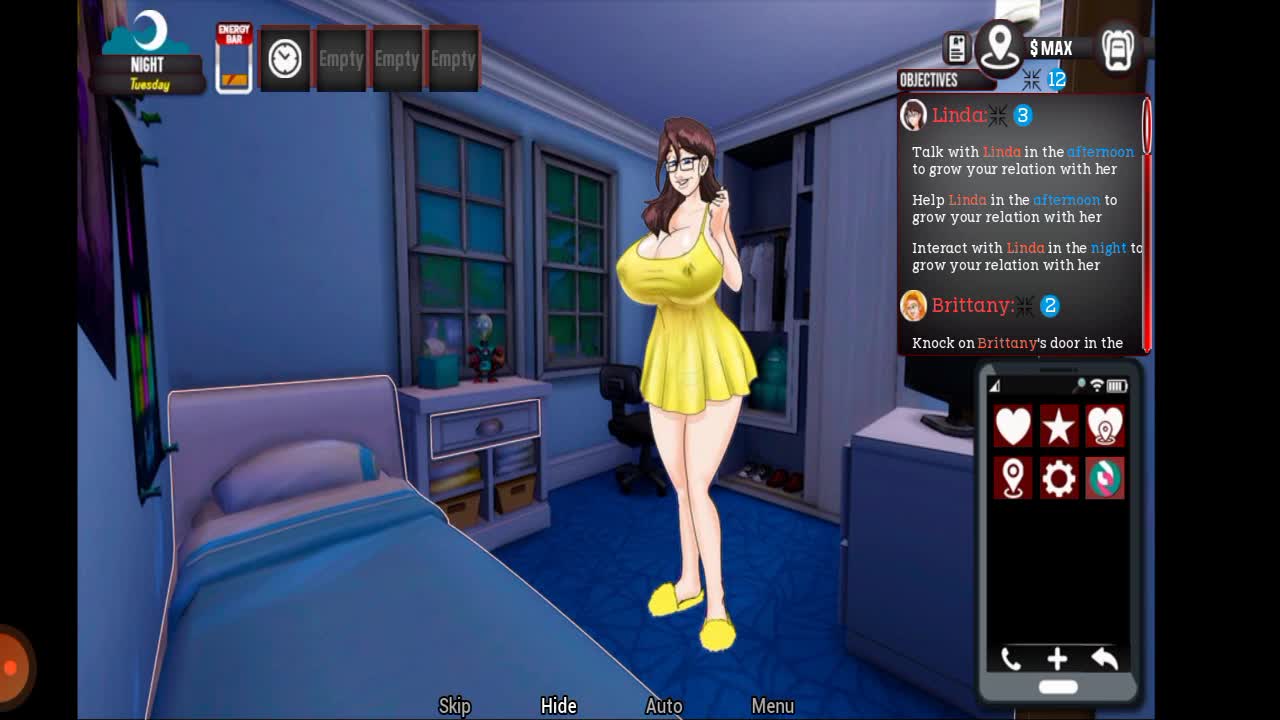The image size is (1280, 720).
Task: Select the clock item slot
Action: (x=285, y=59)
